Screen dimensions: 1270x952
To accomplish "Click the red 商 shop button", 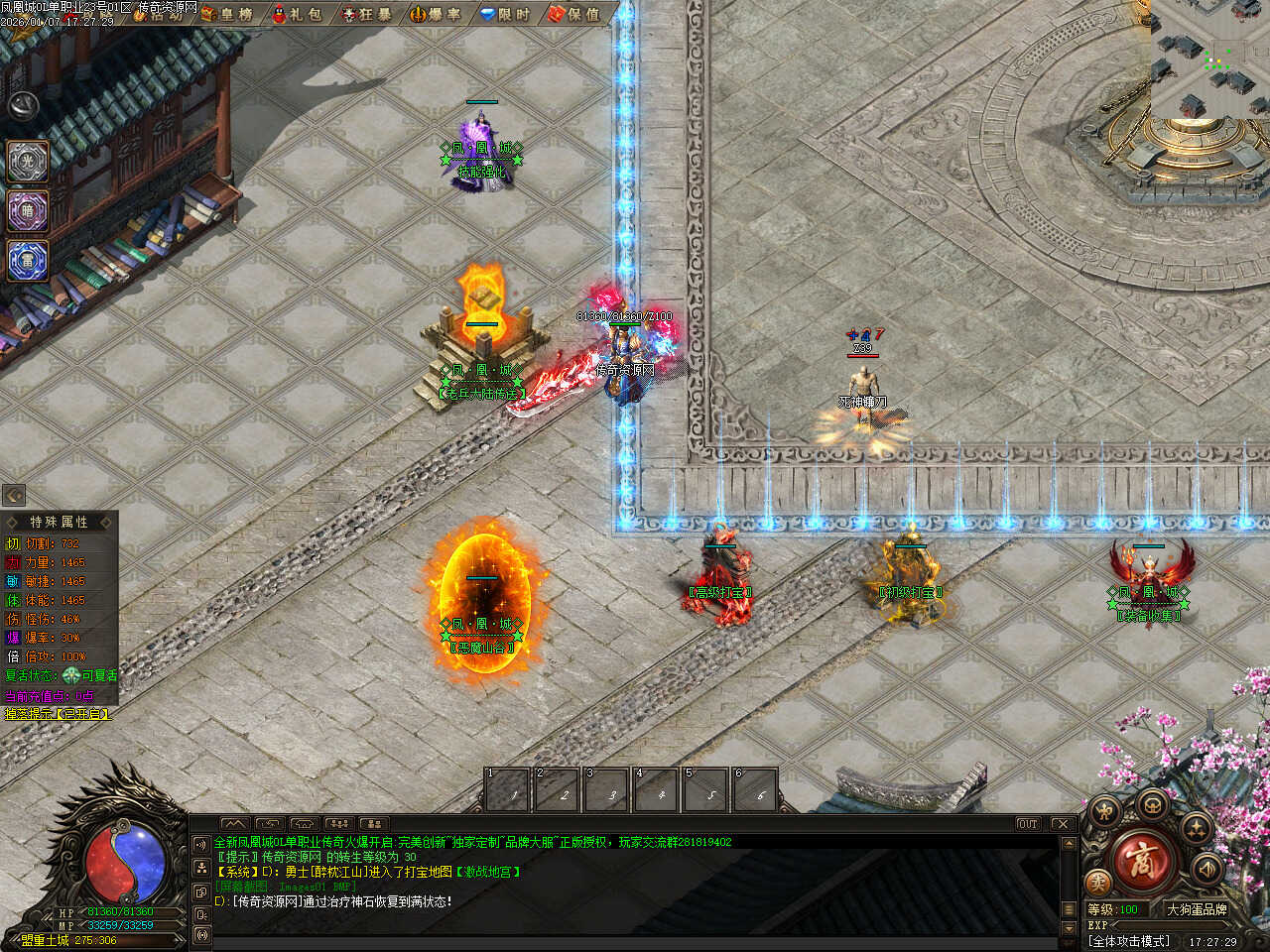I will coord(1141,861).
